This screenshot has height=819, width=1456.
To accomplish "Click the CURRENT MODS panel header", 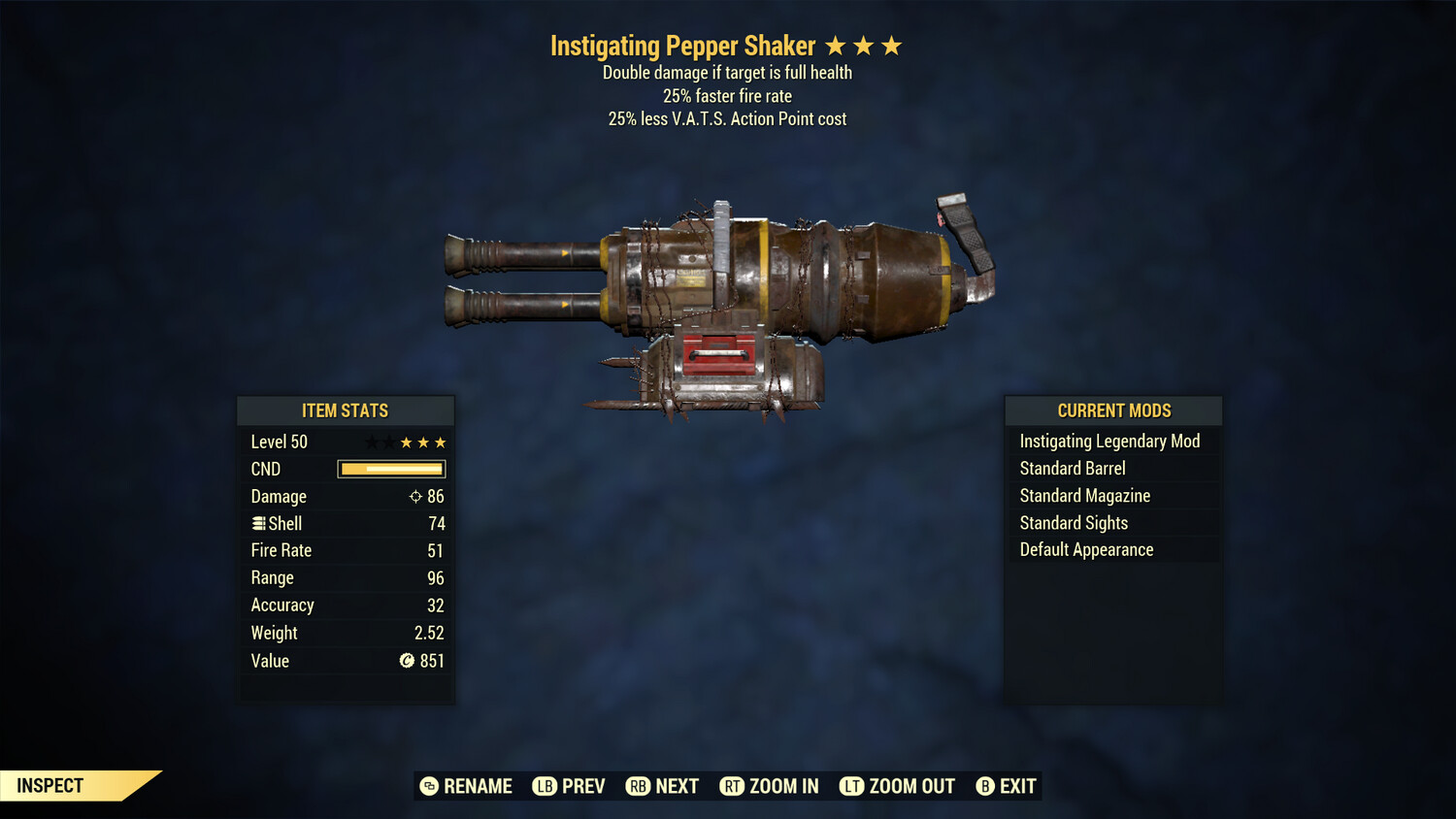I will click(x=1112, y=410).
